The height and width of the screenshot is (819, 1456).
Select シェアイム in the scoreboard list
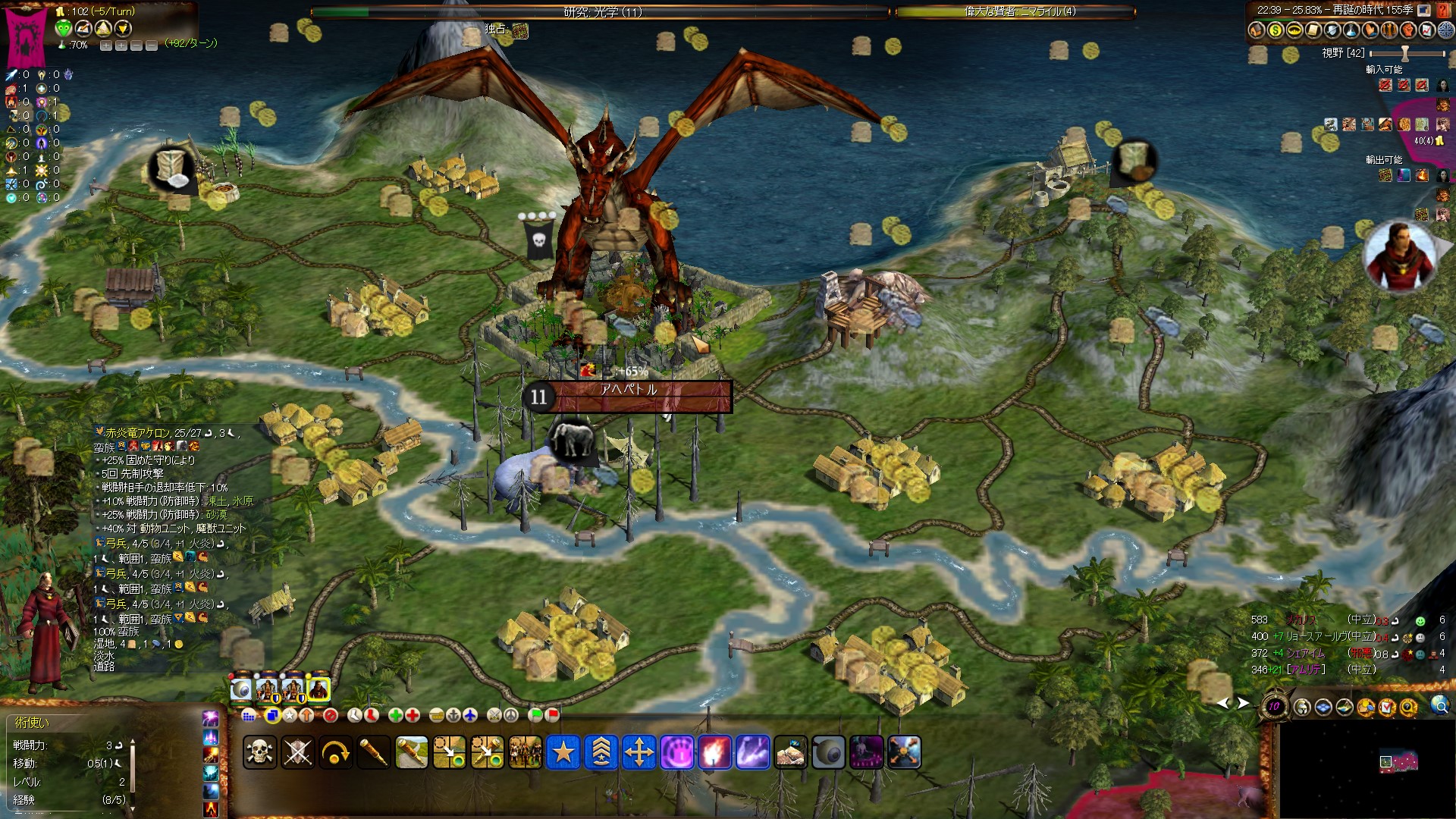coord(1305,653)
